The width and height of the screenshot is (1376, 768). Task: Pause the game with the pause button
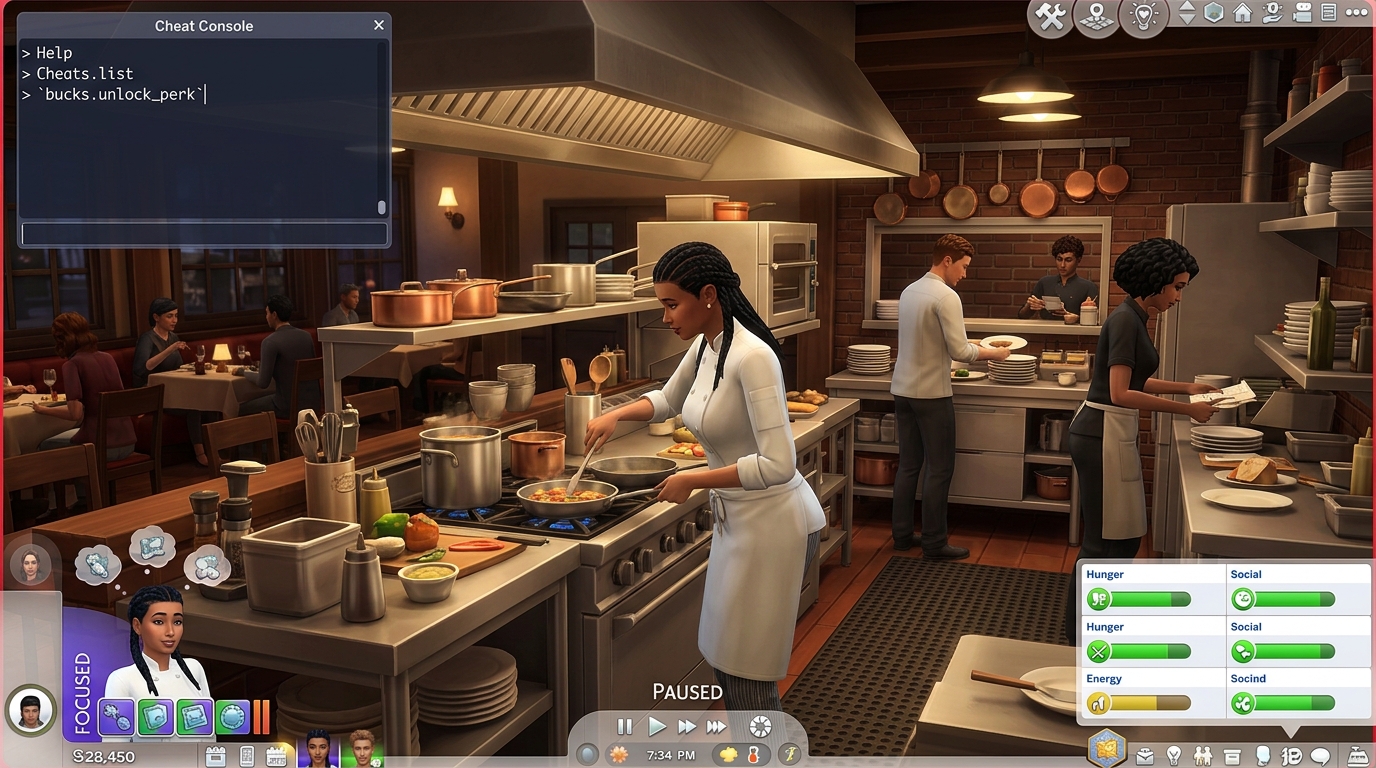(624, 727)
